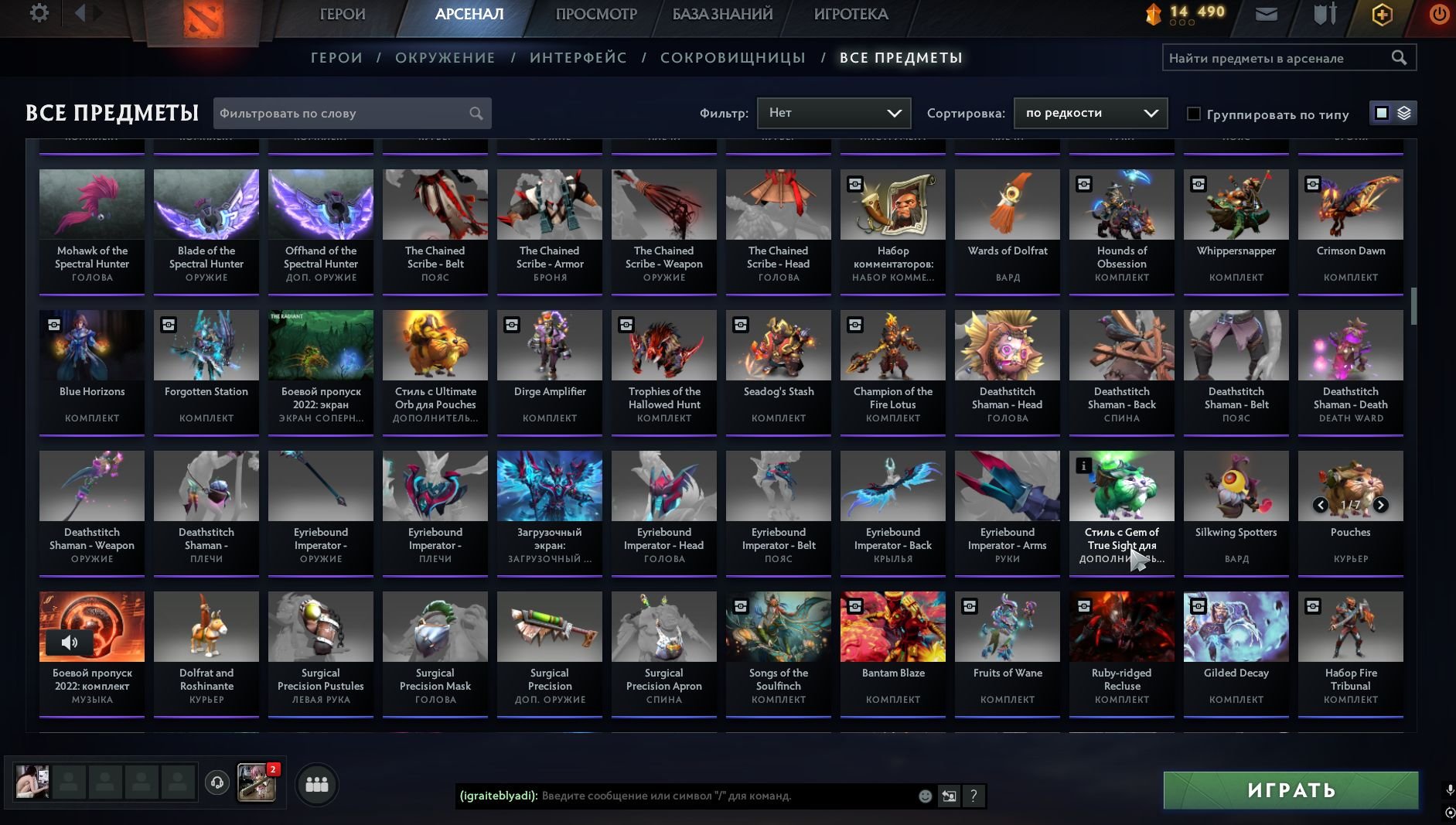
Task: Enable the Группировать по типу checkbox
Action: click(x=1192, y=114)
